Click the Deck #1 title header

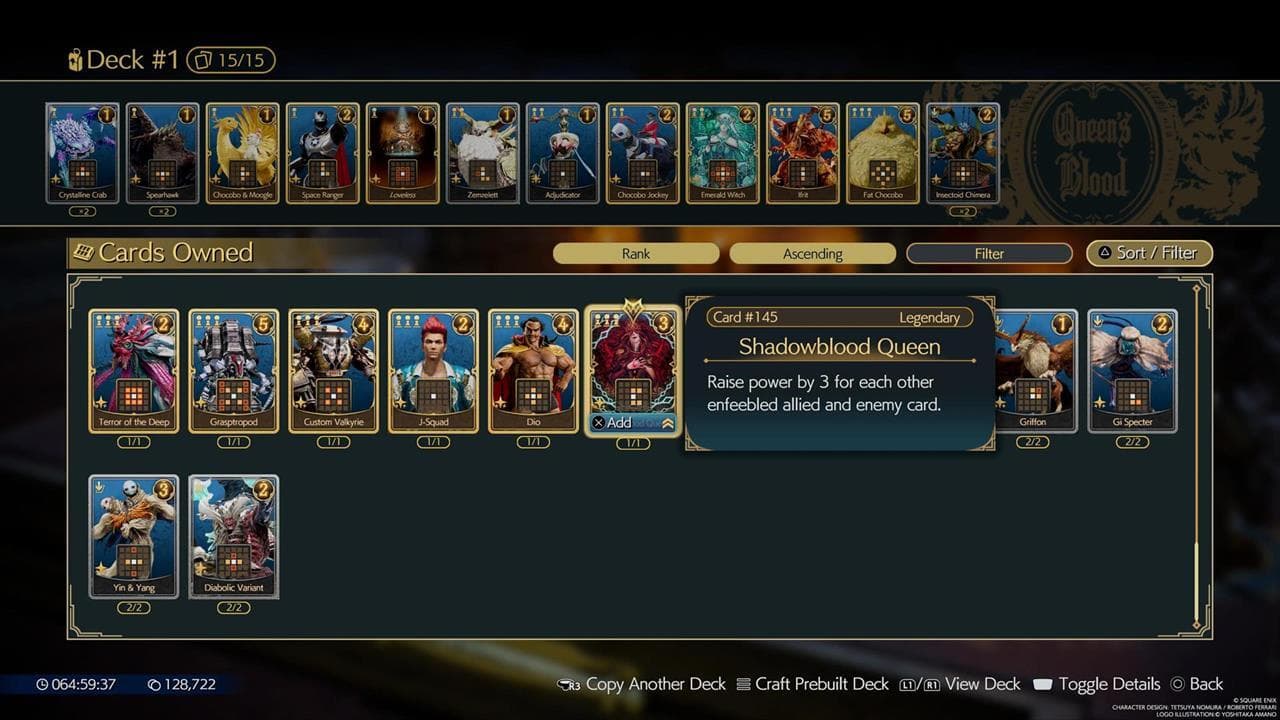click(131, 59)
